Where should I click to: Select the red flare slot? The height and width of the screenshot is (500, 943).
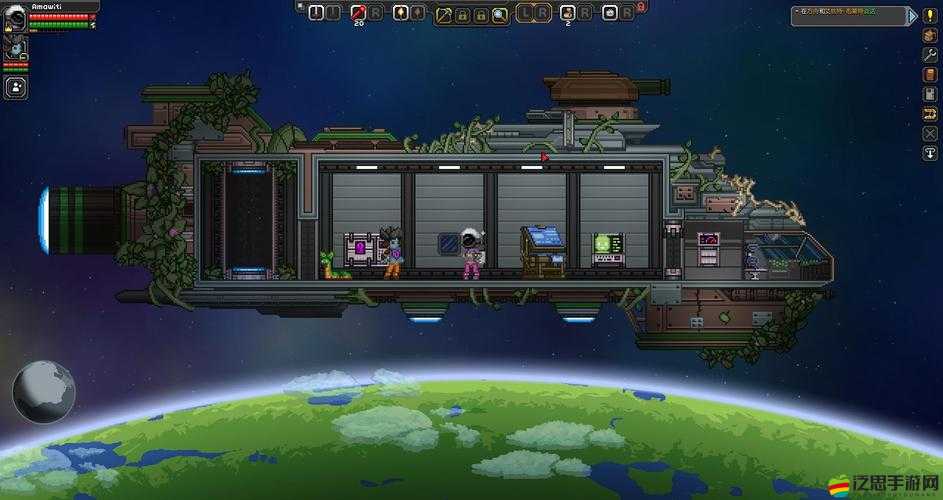tap(357, 12)
